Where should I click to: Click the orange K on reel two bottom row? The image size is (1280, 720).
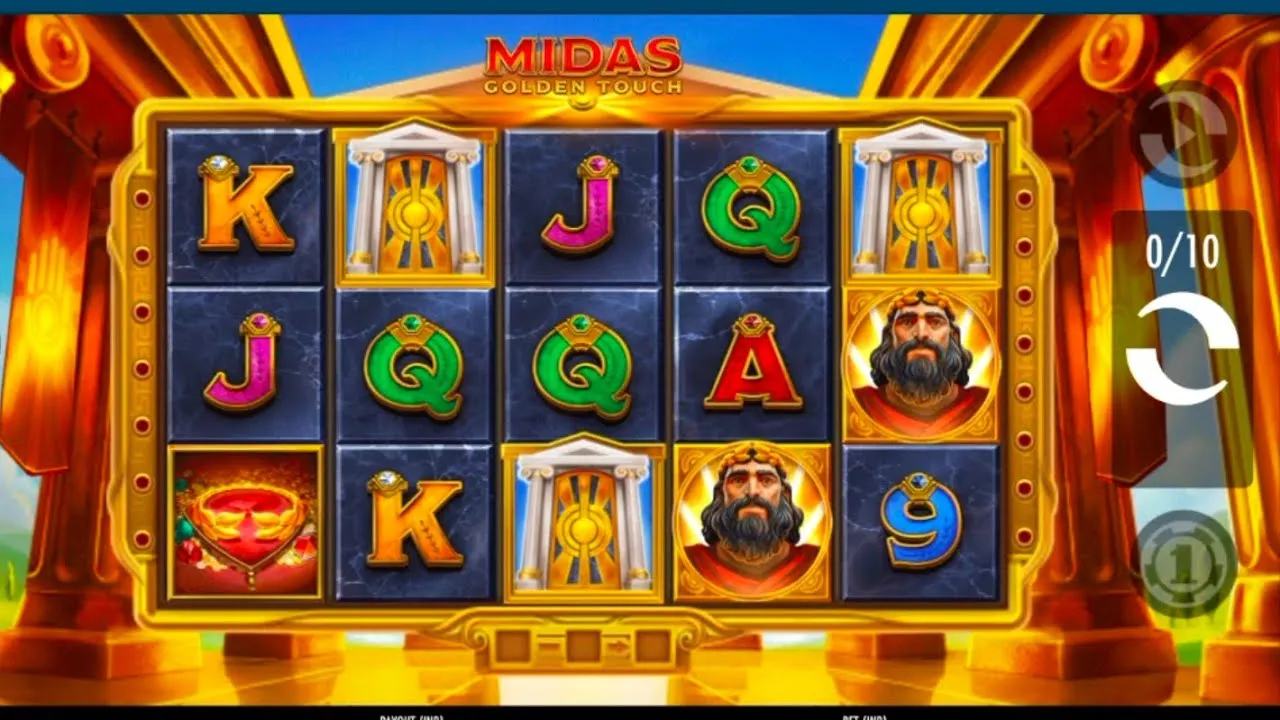pyautogui.click(x=415, y=520)
